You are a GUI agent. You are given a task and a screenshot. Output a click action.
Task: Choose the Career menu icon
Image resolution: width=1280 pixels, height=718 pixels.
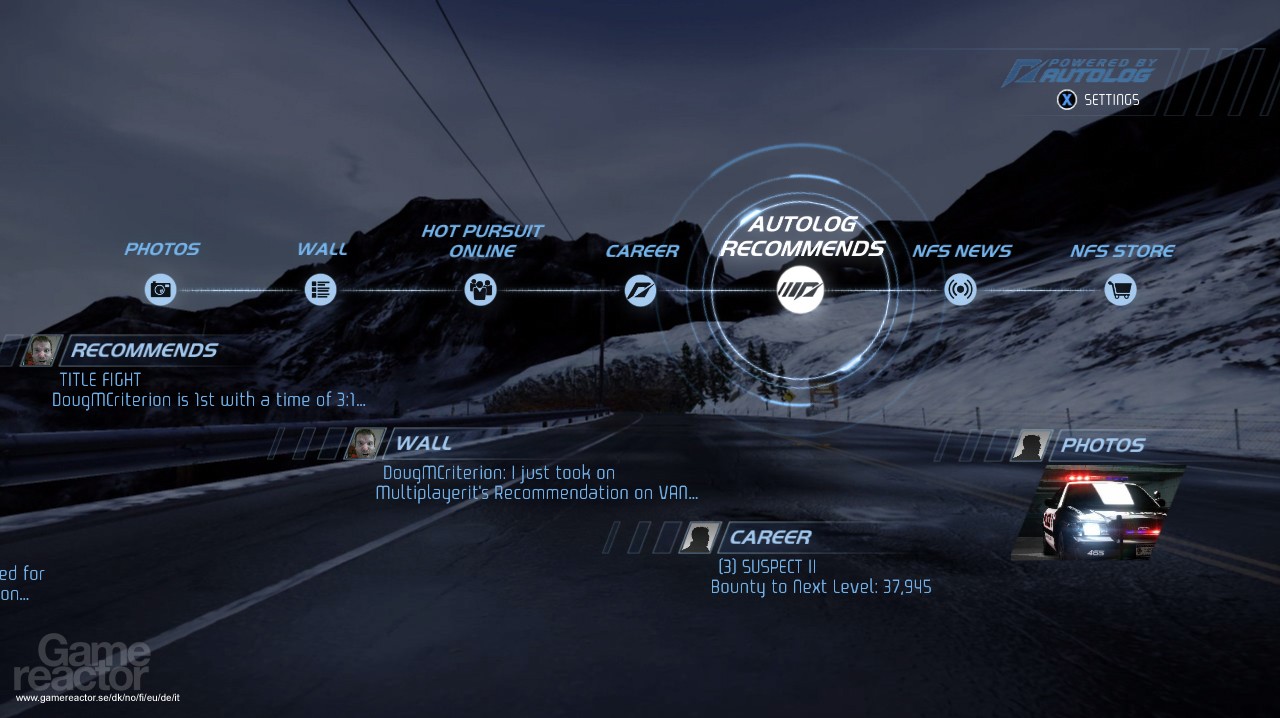(x=640, y=290)
